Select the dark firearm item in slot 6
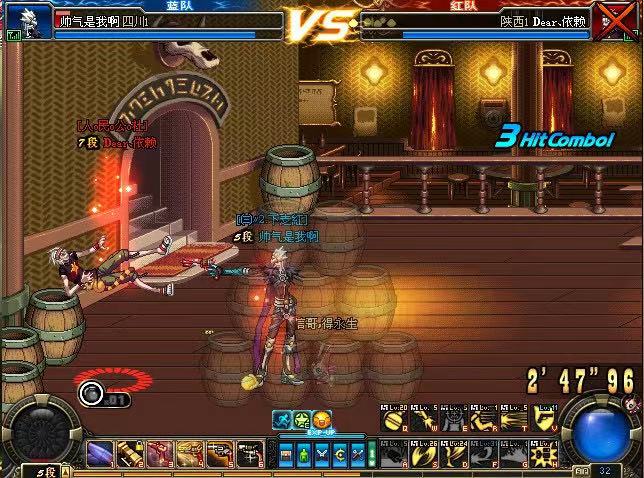This screenshot has width=644, height=478. click(x=250, y=454)
